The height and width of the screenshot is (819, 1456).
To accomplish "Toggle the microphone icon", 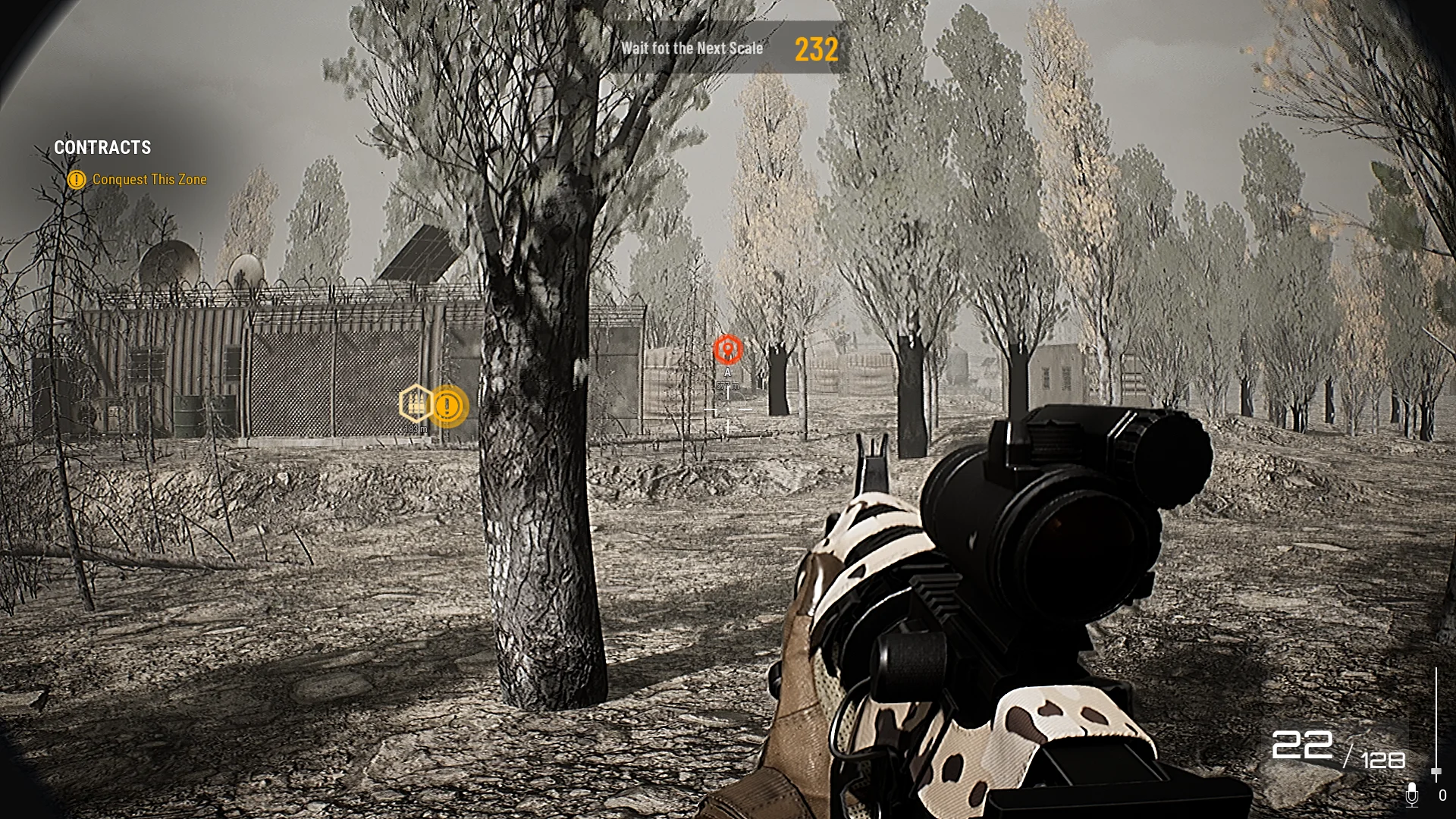I will [1411, 794].
